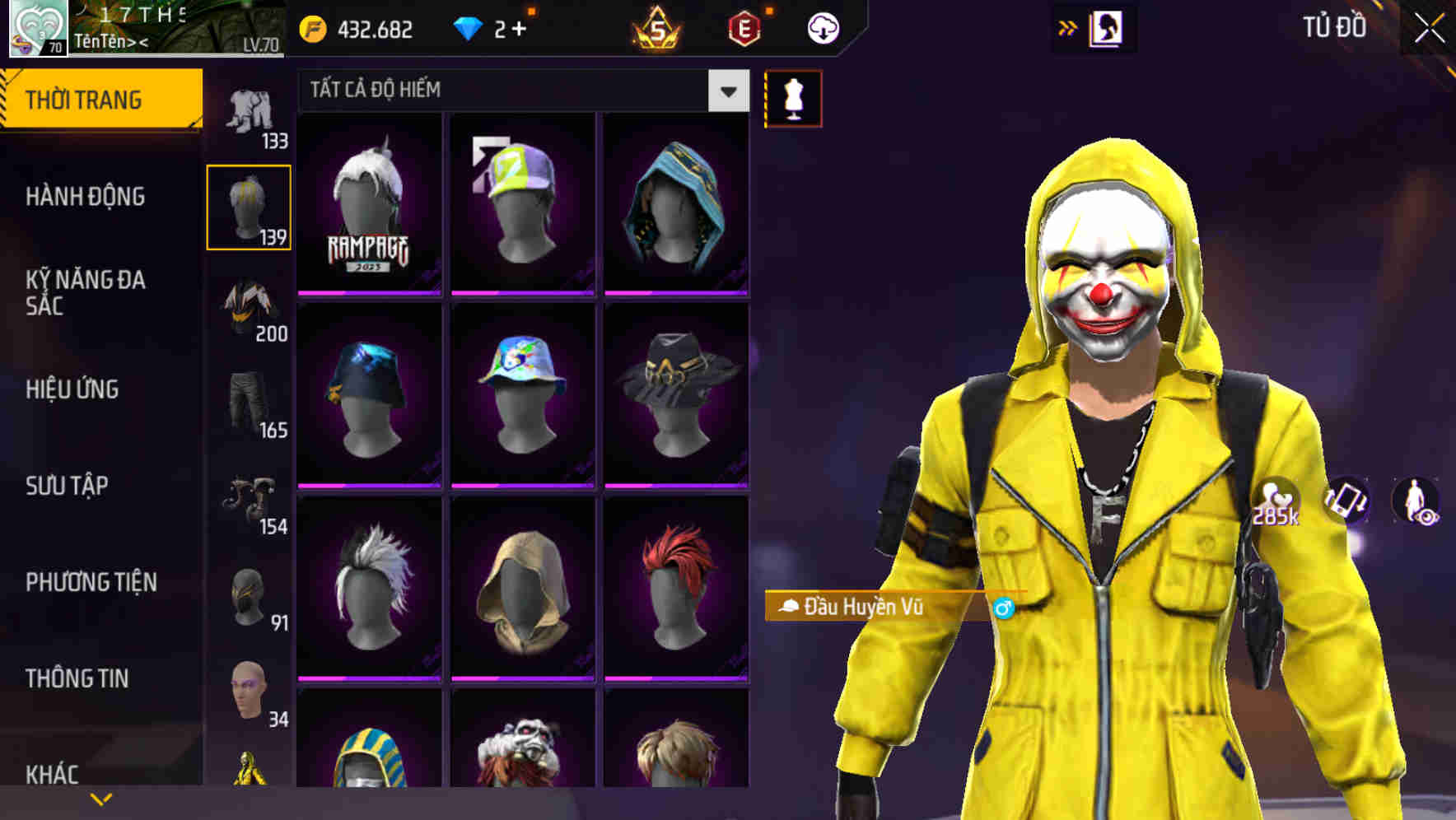Click the character profile card icon near top

1105,27
